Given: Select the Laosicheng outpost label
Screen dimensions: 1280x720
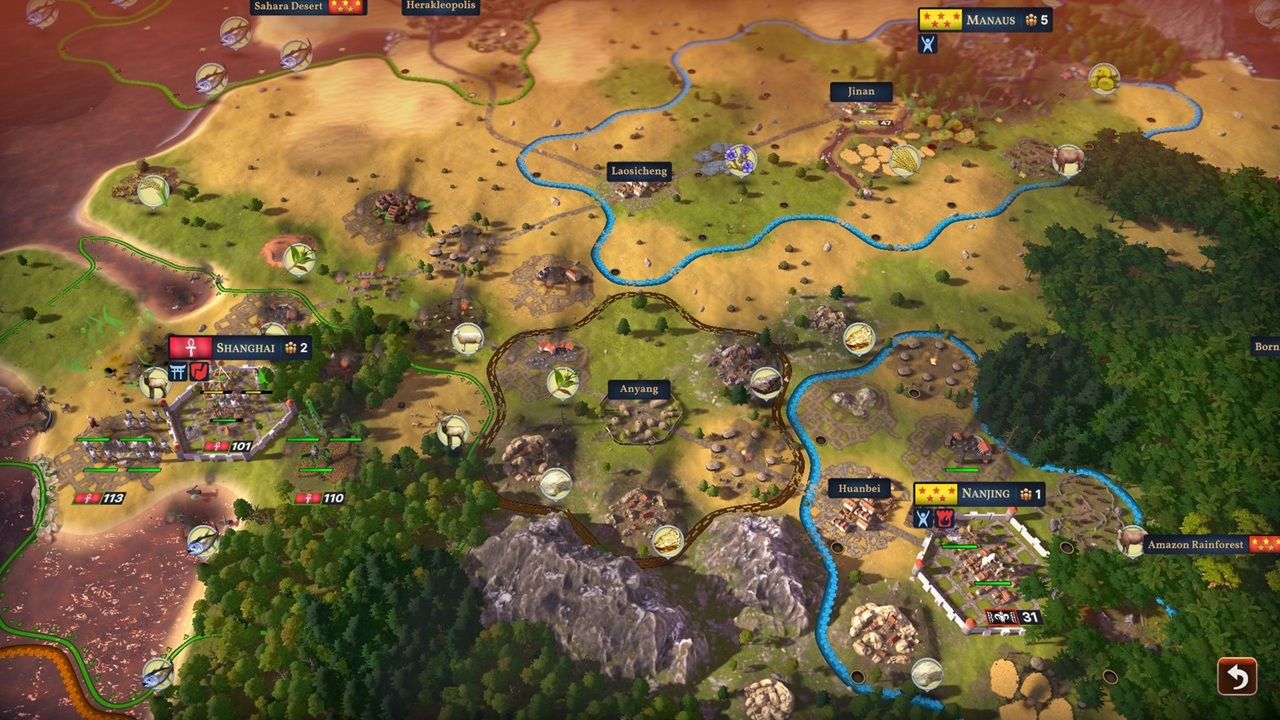Looking at the screenshot, I should 639,171.
